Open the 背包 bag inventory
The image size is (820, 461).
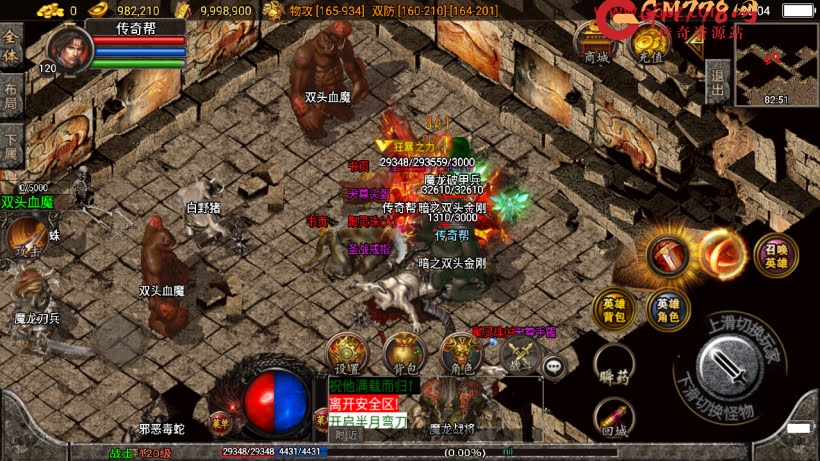pos(403,351)
